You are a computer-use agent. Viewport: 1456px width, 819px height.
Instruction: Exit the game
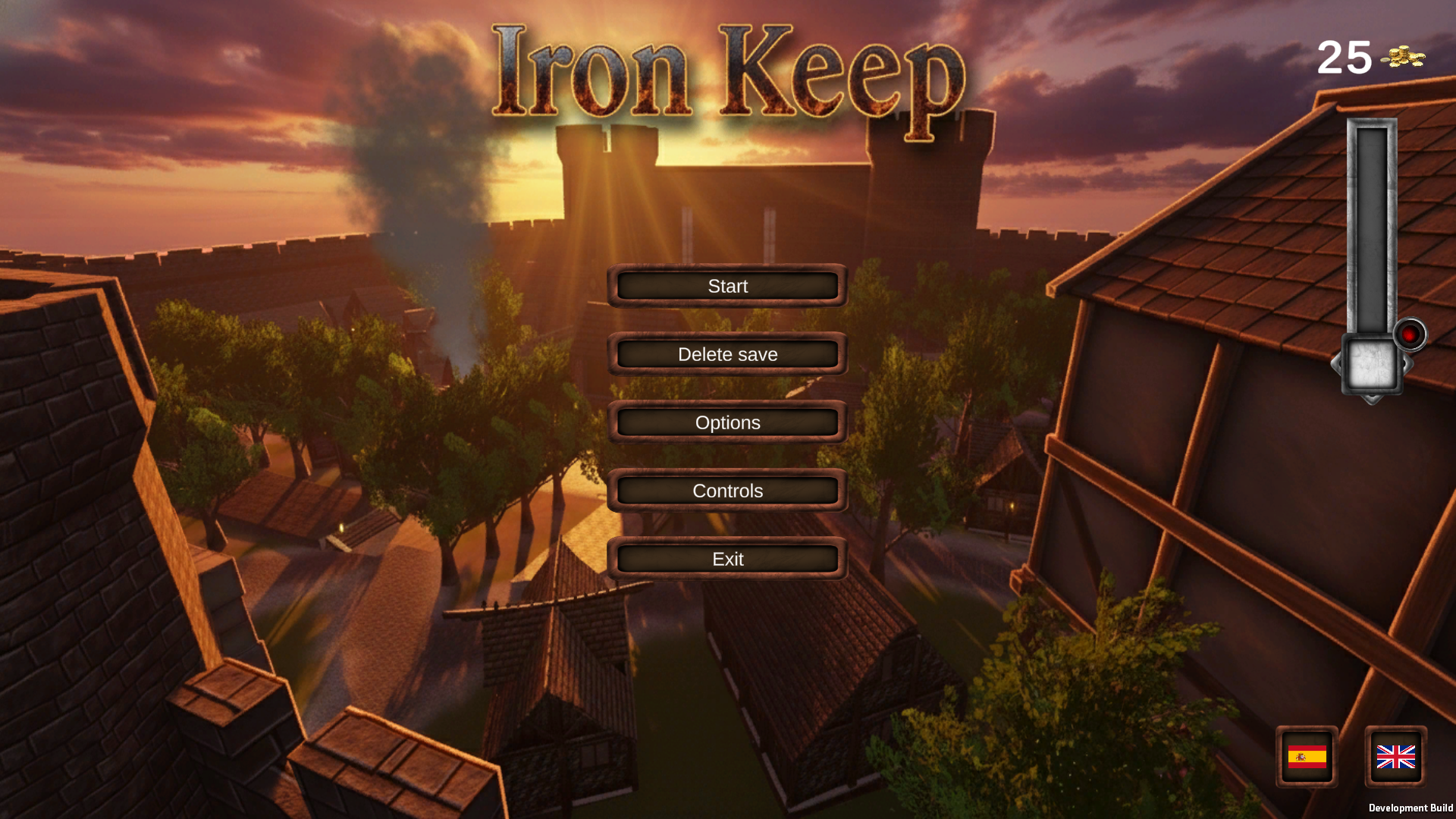click(726, 559)
